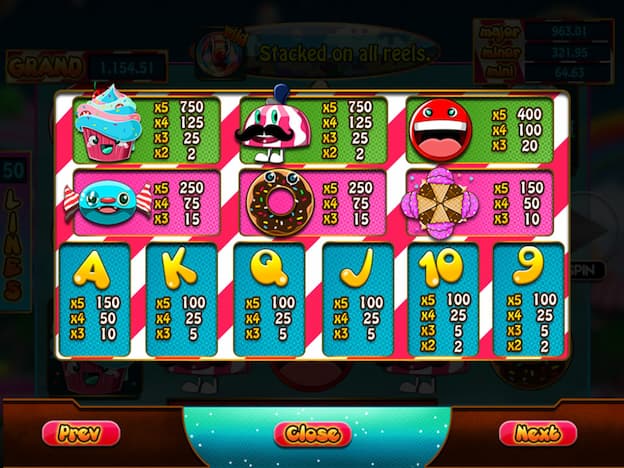Image resolution: width=624 pixels, height=468 pixels.
Task: Close the paytable overlay
Action: (x=312, y=434)
